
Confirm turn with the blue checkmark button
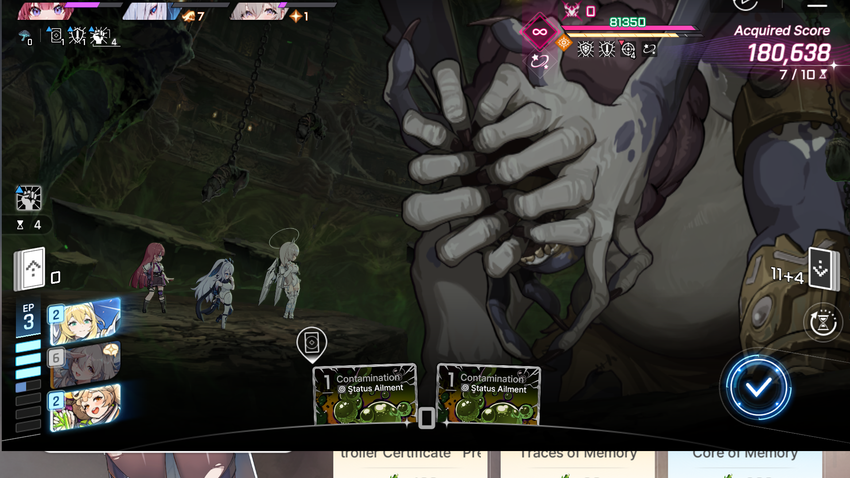758,386
